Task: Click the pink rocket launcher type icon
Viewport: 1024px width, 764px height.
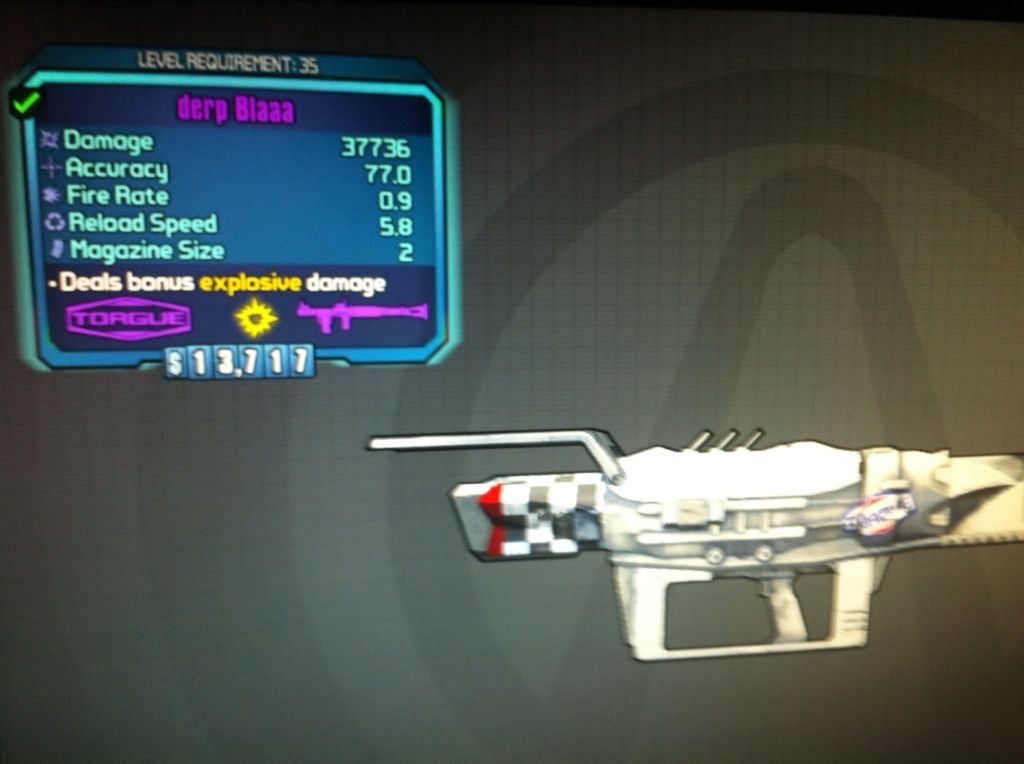Action: coord(361,315)
